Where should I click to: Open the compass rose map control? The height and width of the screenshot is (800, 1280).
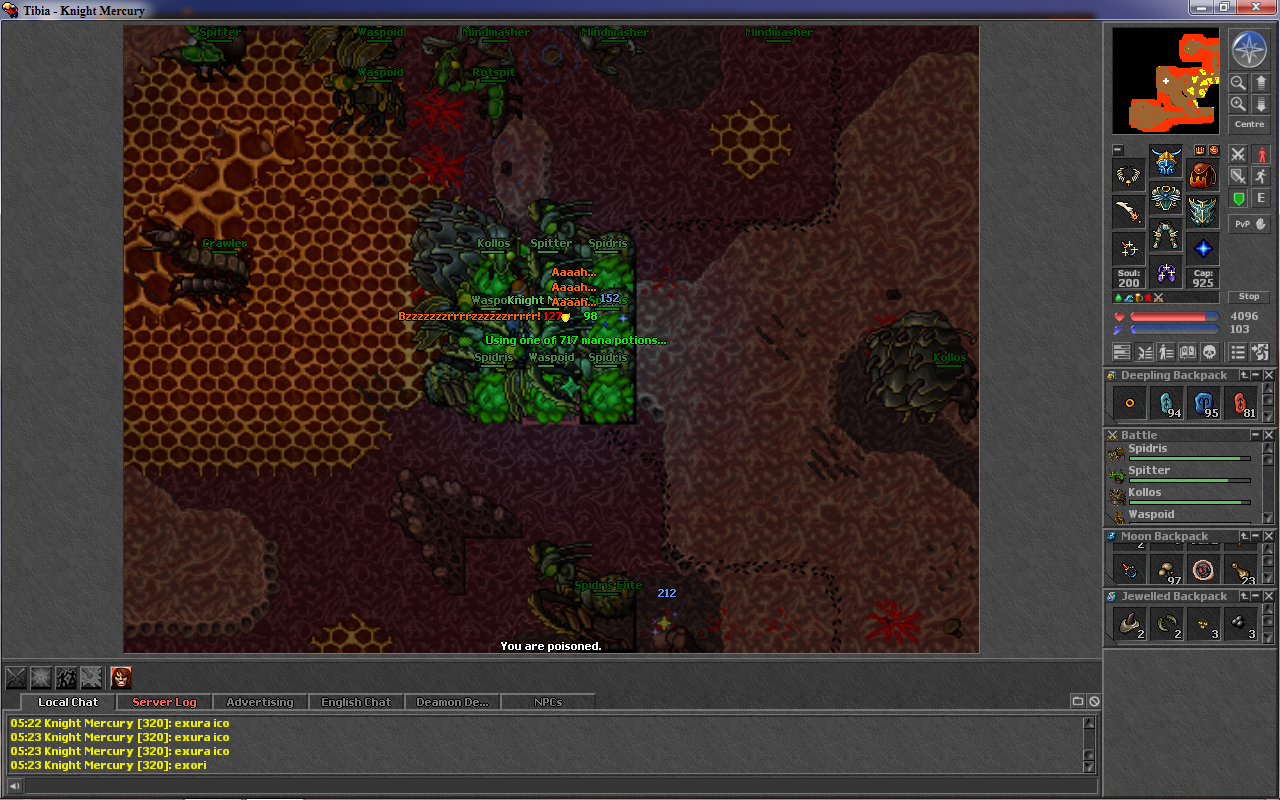pos(1249,49)
